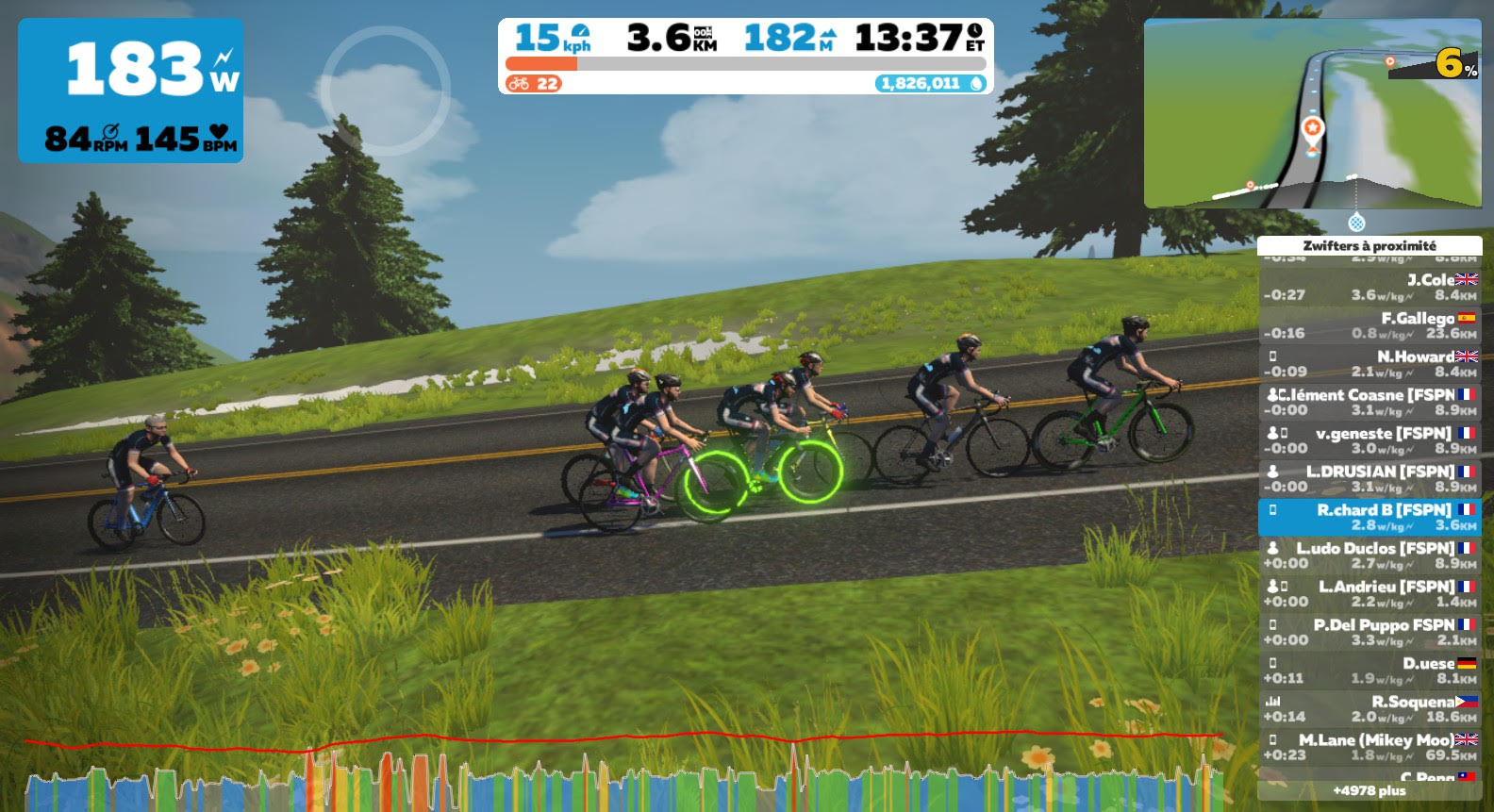Viewport: 1494px width, 812px height.
Task: Select D.uese in nearby riders
Action: 1369,671
